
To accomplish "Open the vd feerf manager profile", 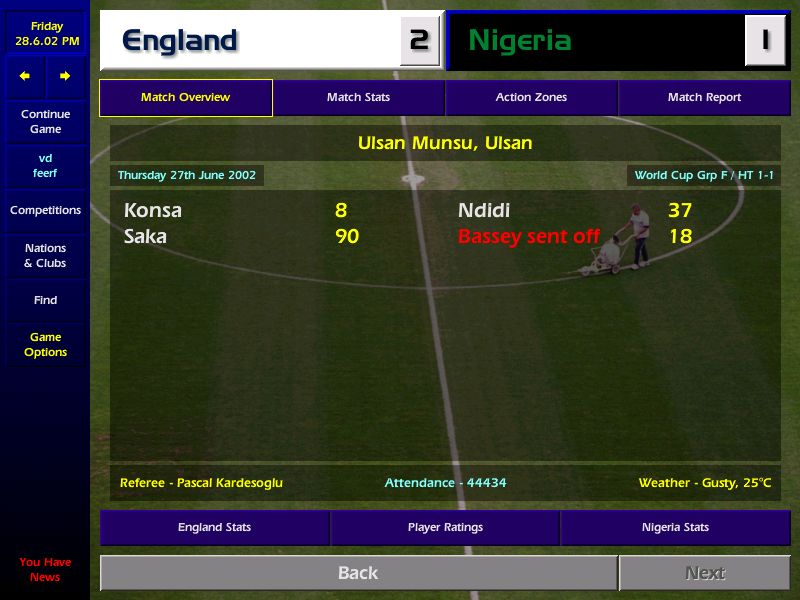I will (x=45, y=166).
